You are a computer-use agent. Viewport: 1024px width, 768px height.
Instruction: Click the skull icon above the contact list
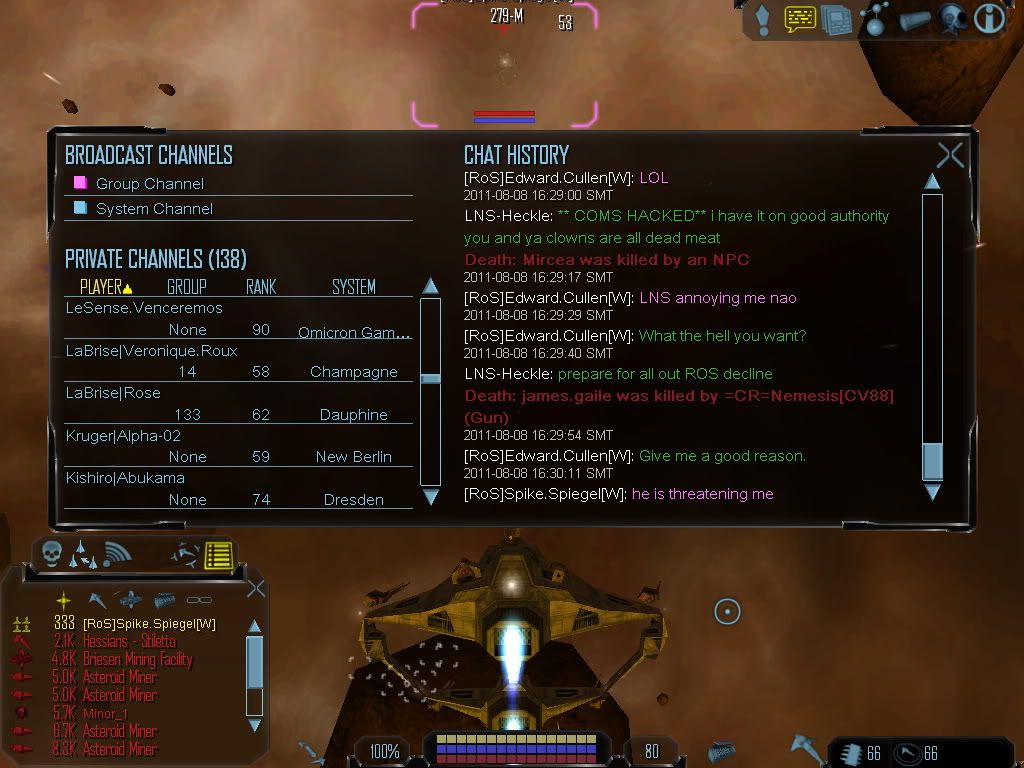pyautogui.click(x=51, y=553)
